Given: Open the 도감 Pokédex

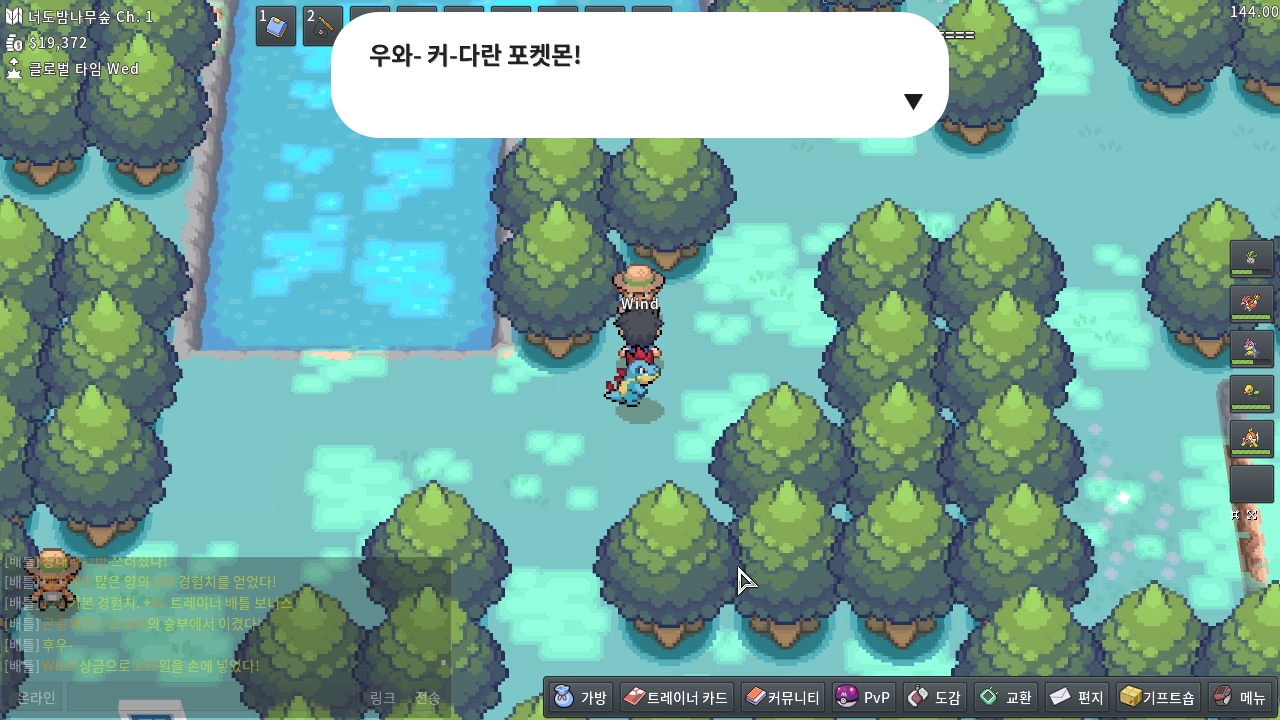Looking at the screenshot, I should pyautogui.click(x=934, y=697).
